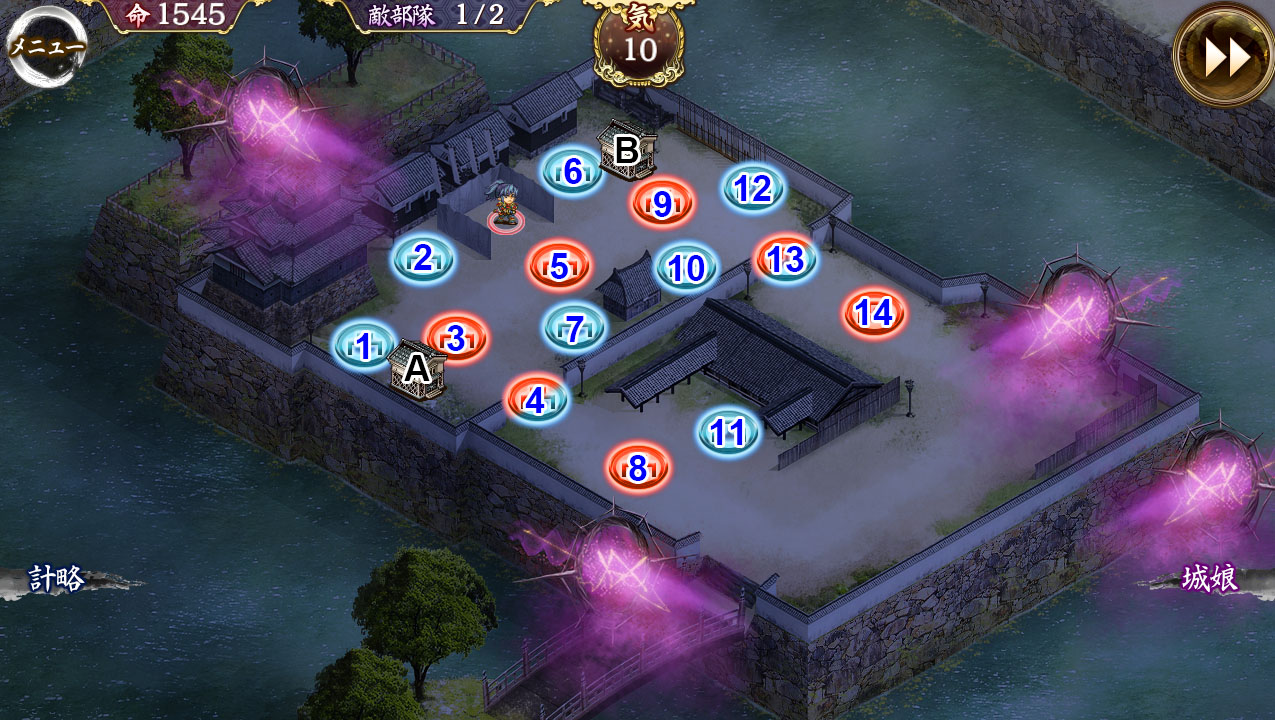Screen dimensions: 1275x720
Task: Click the lantern marker labeled A
Action: pos(416,369)
